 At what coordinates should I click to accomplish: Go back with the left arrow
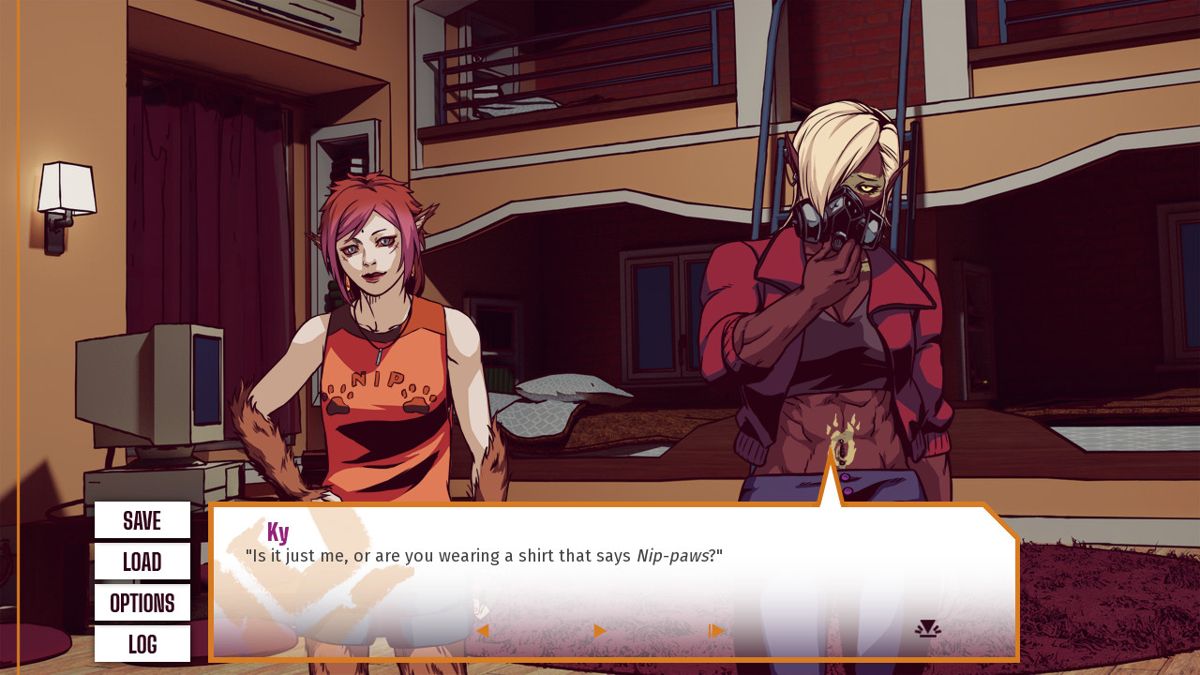point(482,631)
